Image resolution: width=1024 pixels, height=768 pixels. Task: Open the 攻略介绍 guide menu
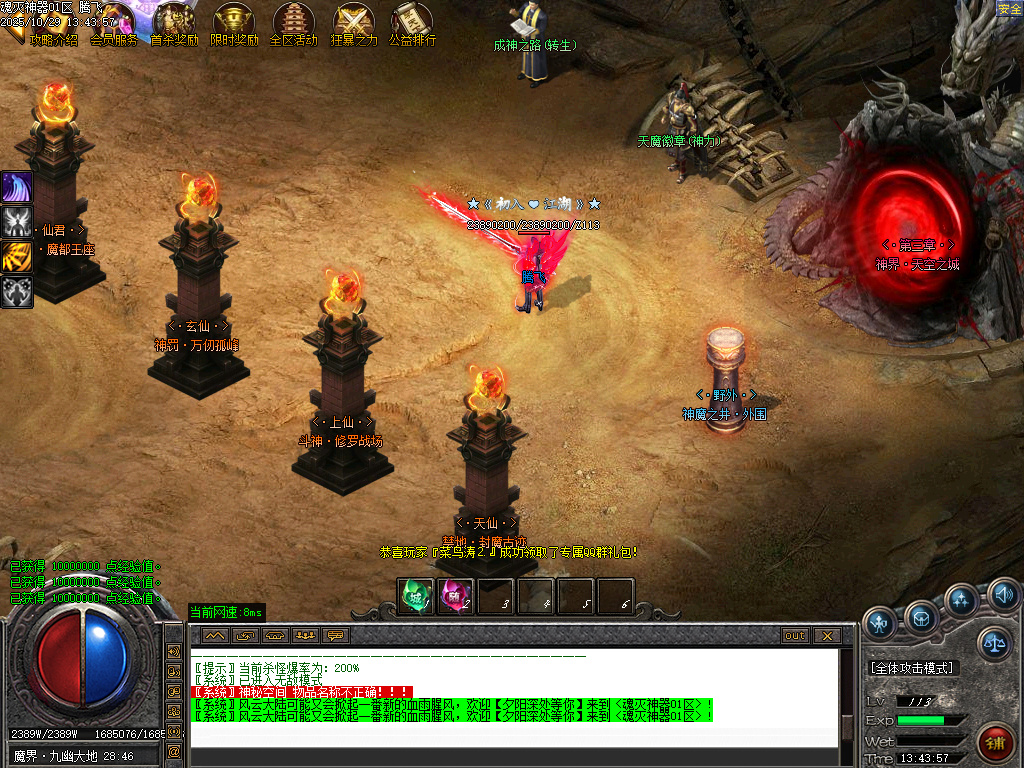tap(53, 24)
